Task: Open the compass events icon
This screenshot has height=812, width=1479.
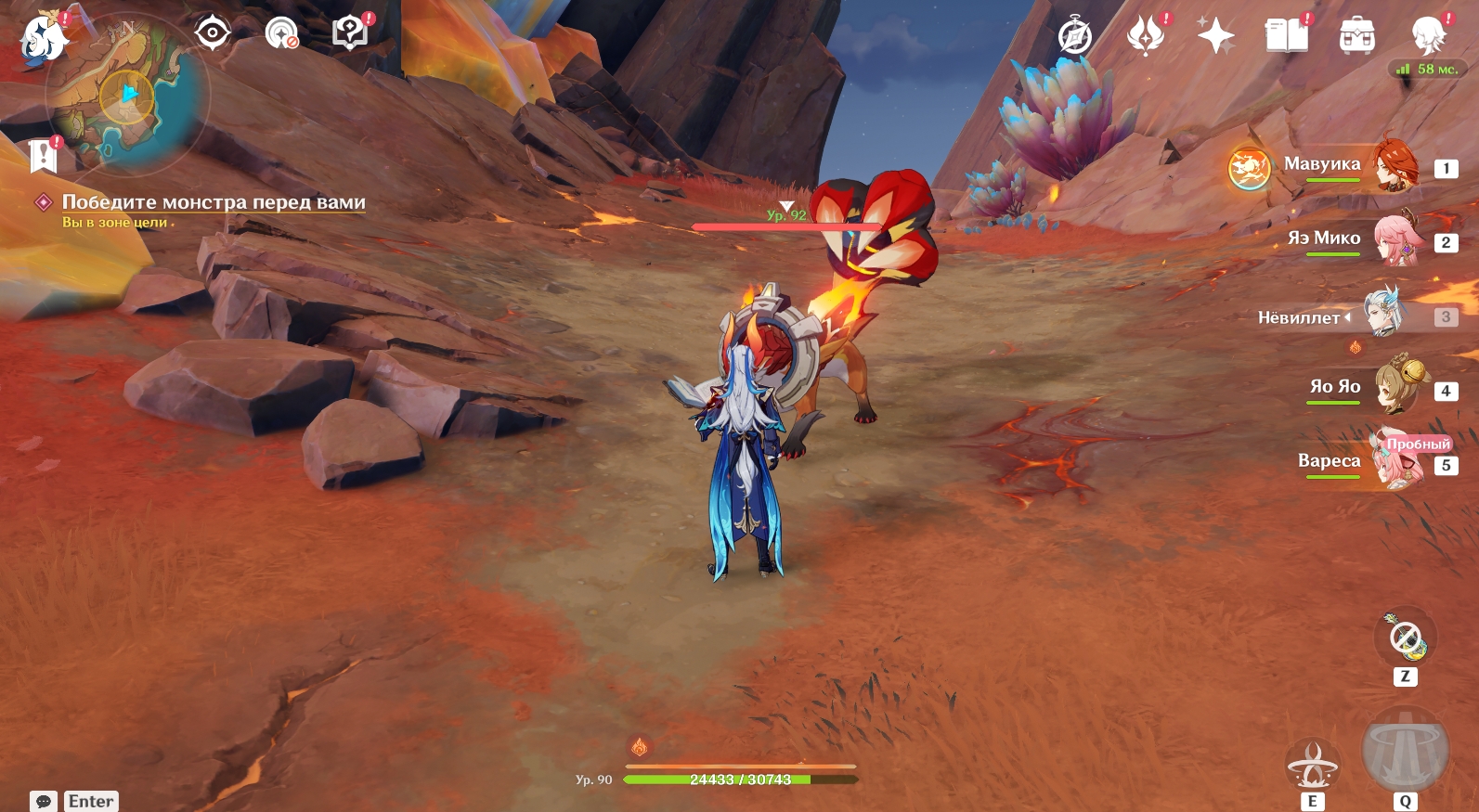Action: [x=1075, y=37]
